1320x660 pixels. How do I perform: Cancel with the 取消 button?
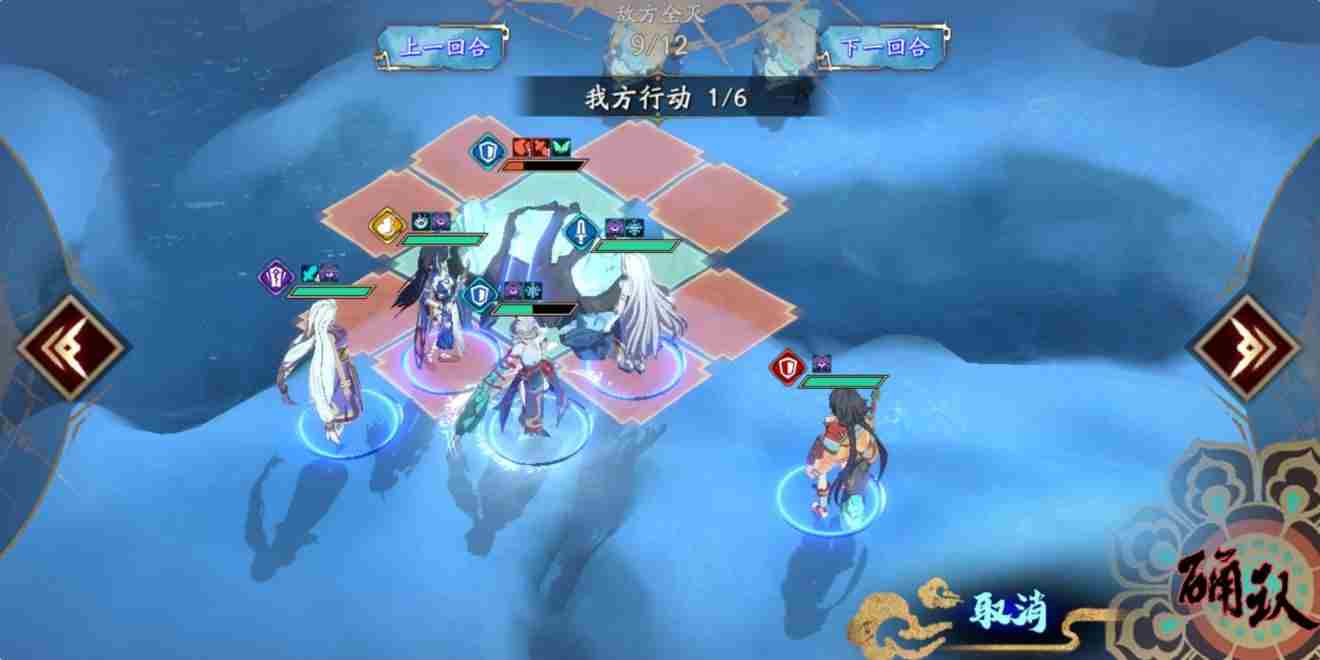coord(1007,610)
